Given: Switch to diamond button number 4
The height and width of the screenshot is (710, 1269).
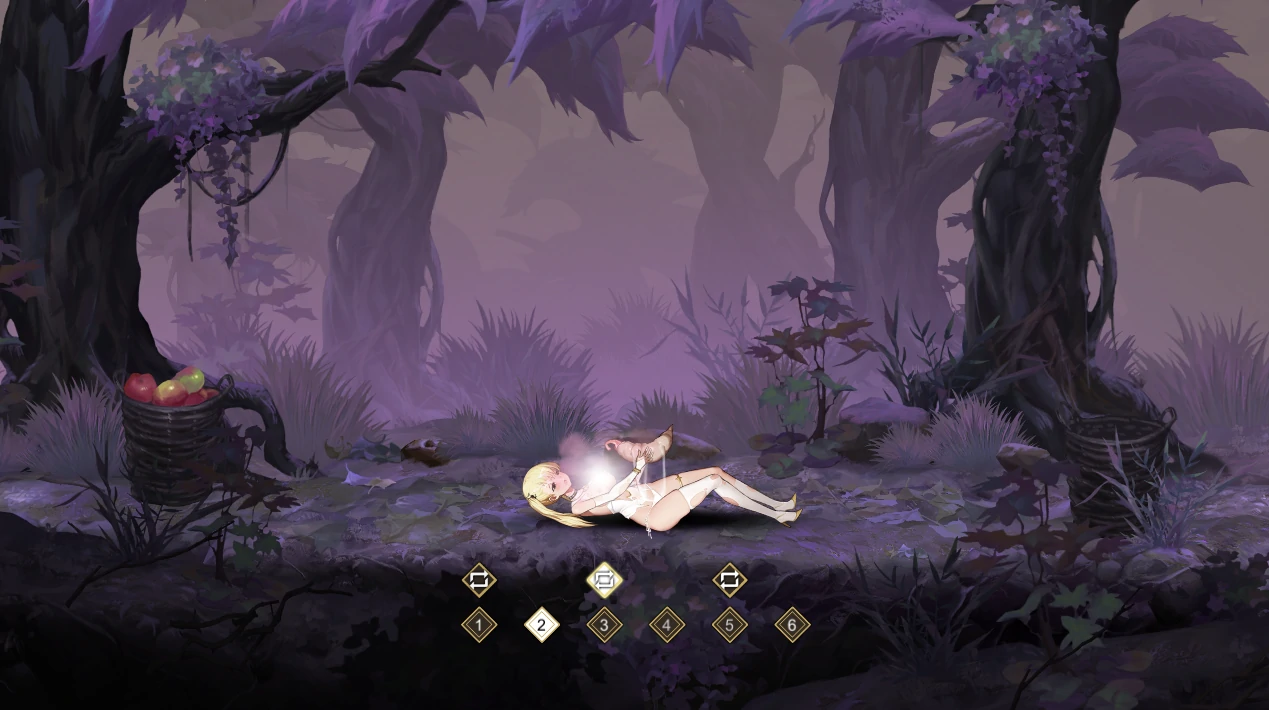Looking at the screenshot, I should click(667, 626).
